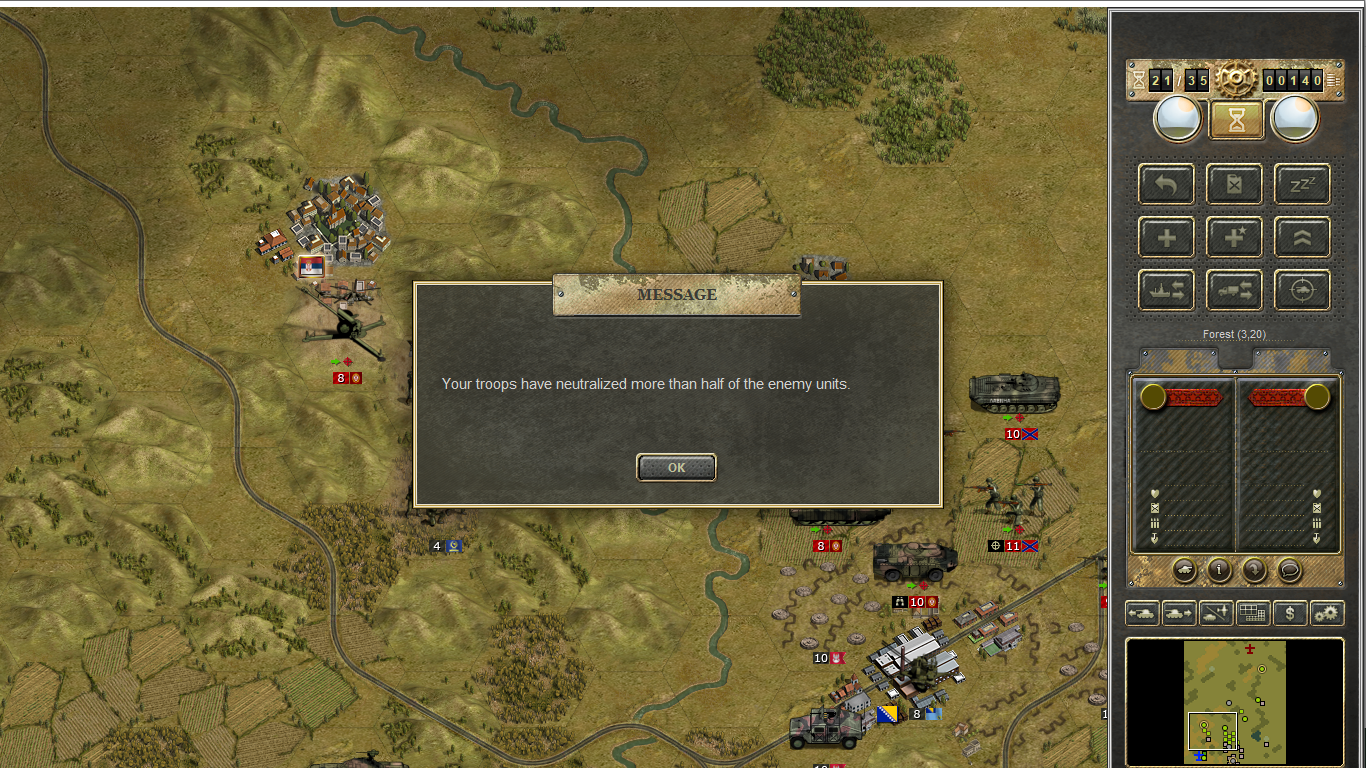Click the ship embark button
The width and height of the screenshot is (1366, 768).
[1166, 291]
